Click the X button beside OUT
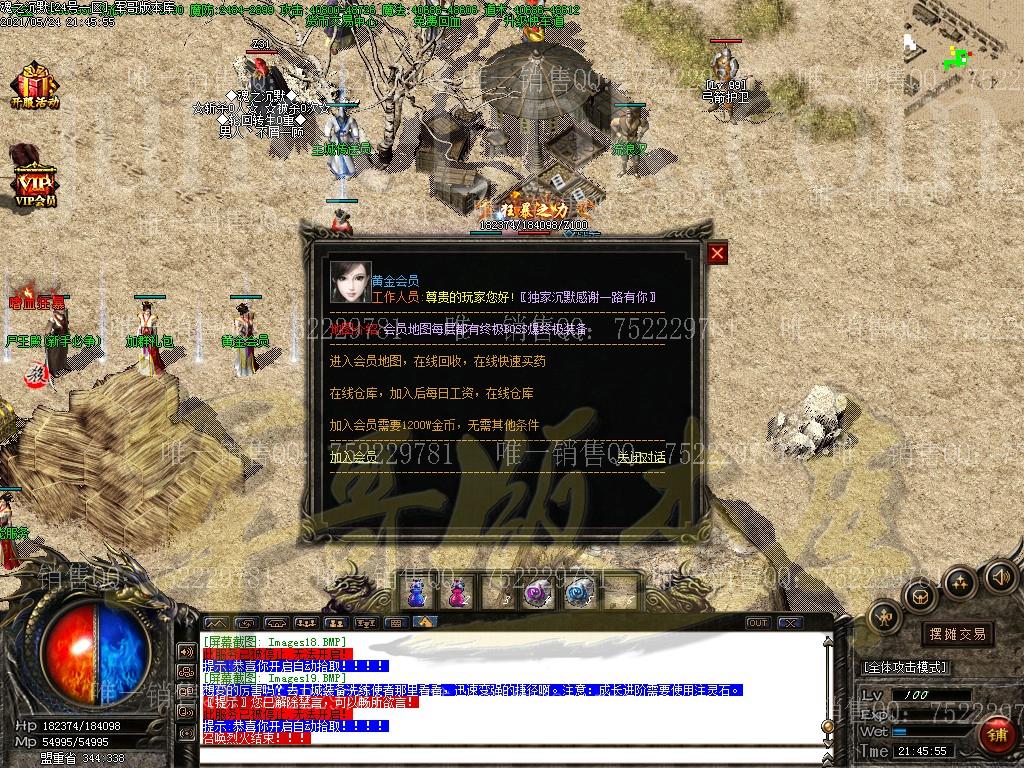Image resolution: width=1024 pixels, height=768 pixels. (x=790, y=623)
